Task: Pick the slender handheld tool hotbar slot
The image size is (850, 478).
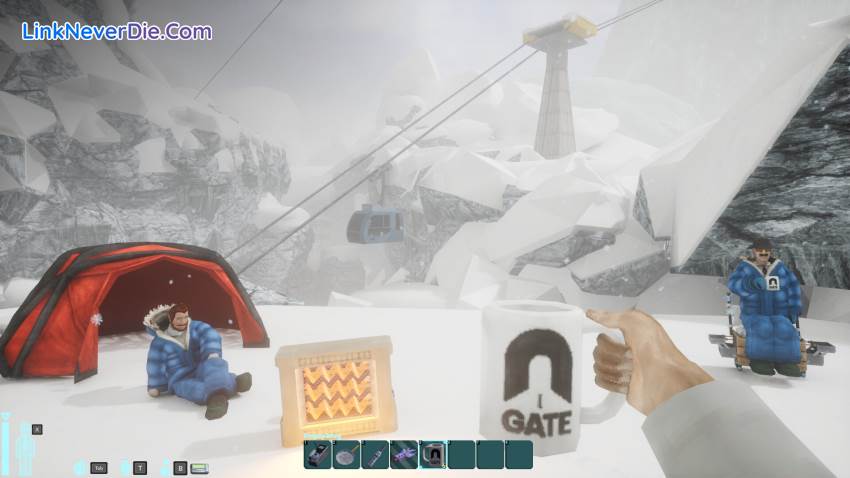Action: [375, 455]
